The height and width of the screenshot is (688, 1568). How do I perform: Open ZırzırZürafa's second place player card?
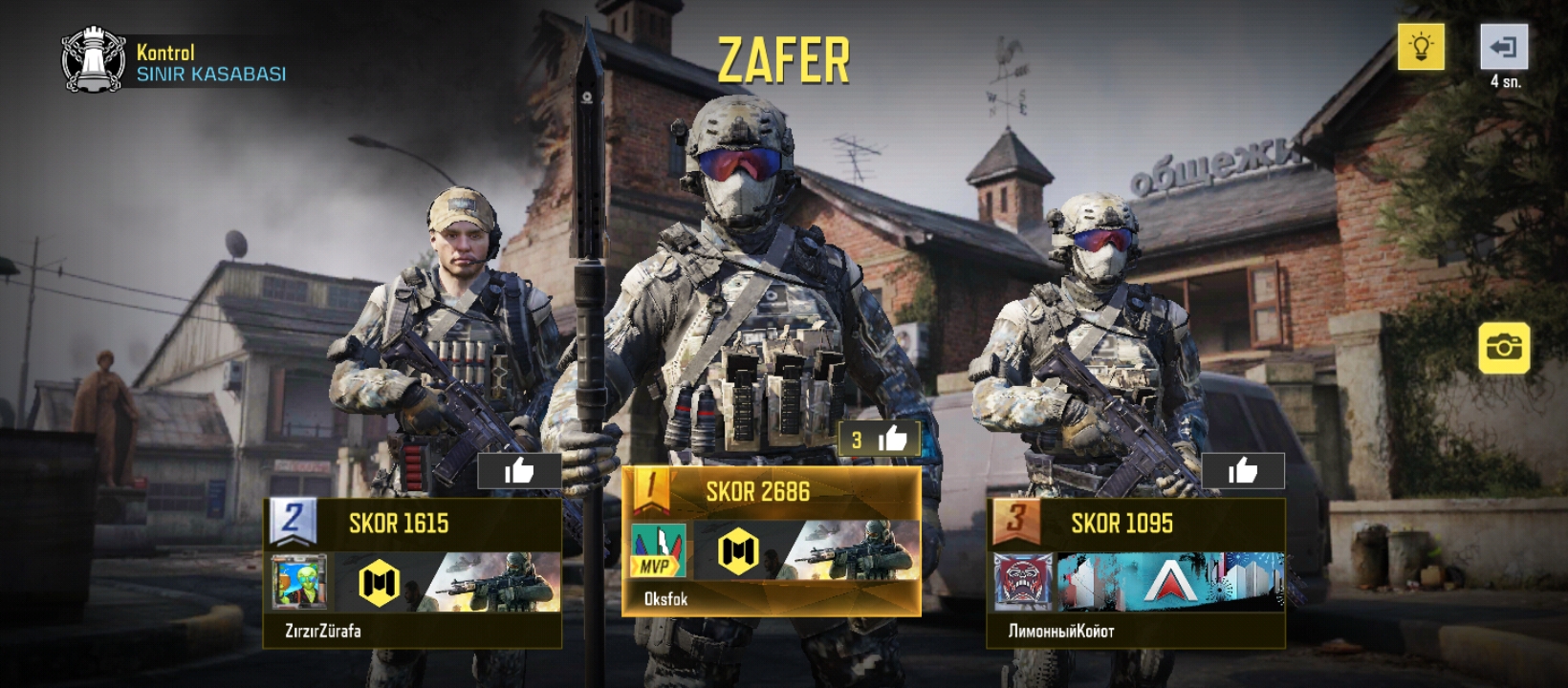412,571
